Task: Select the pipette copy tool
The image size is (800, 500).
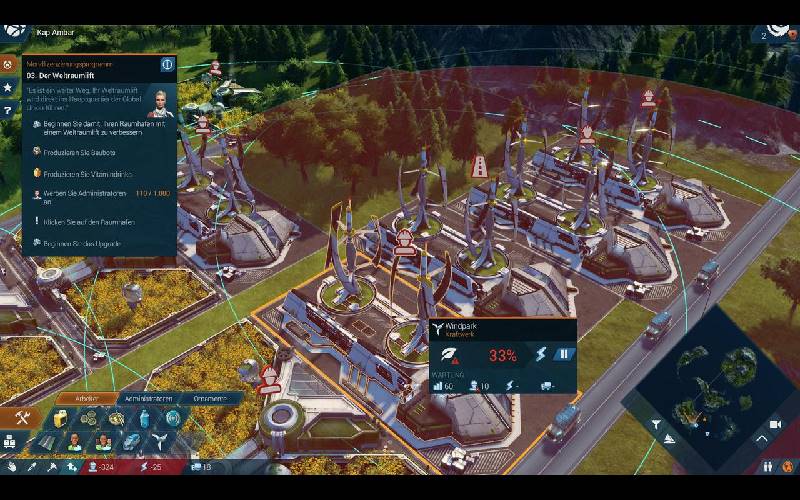Action: coord(32,467)
